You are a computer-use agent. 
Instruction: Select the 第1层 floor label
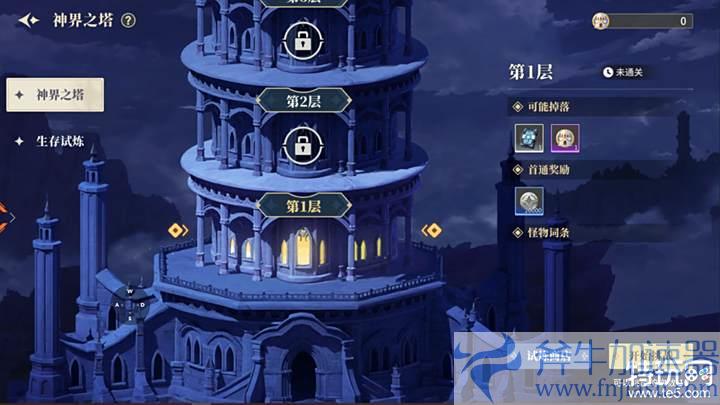point(303,205)
